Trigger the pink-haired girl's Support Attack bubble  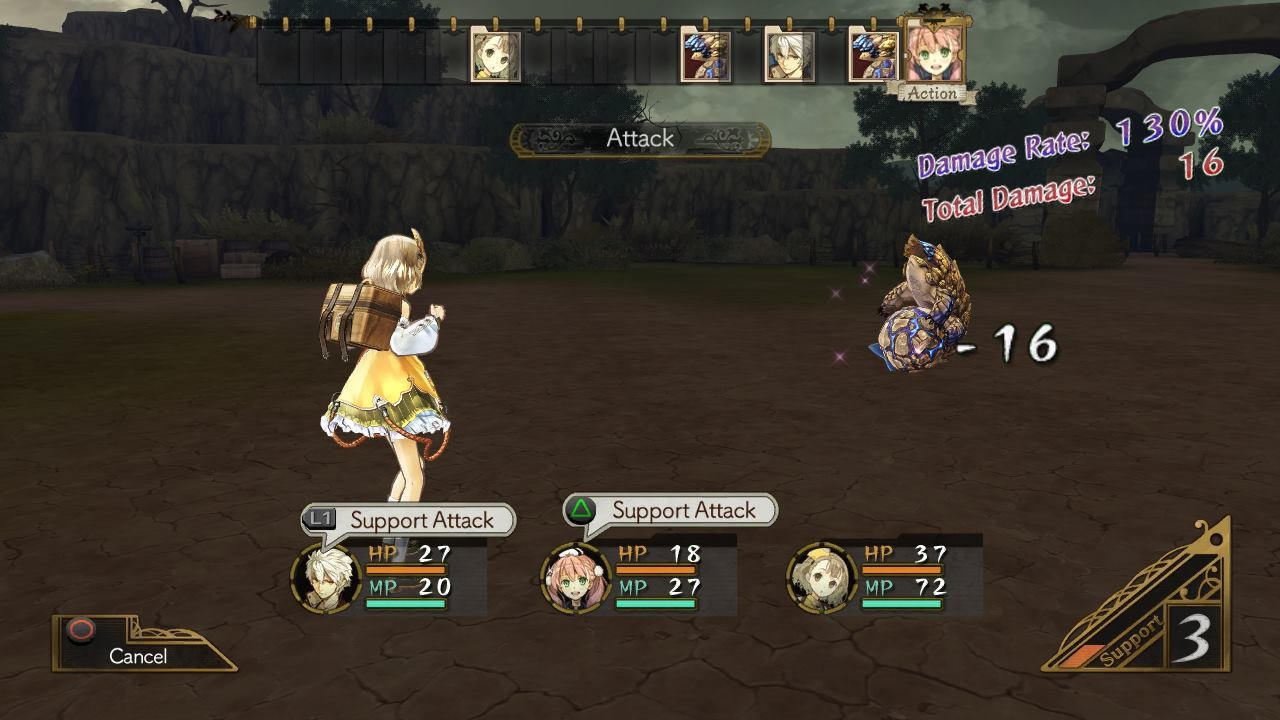point(671,510)
